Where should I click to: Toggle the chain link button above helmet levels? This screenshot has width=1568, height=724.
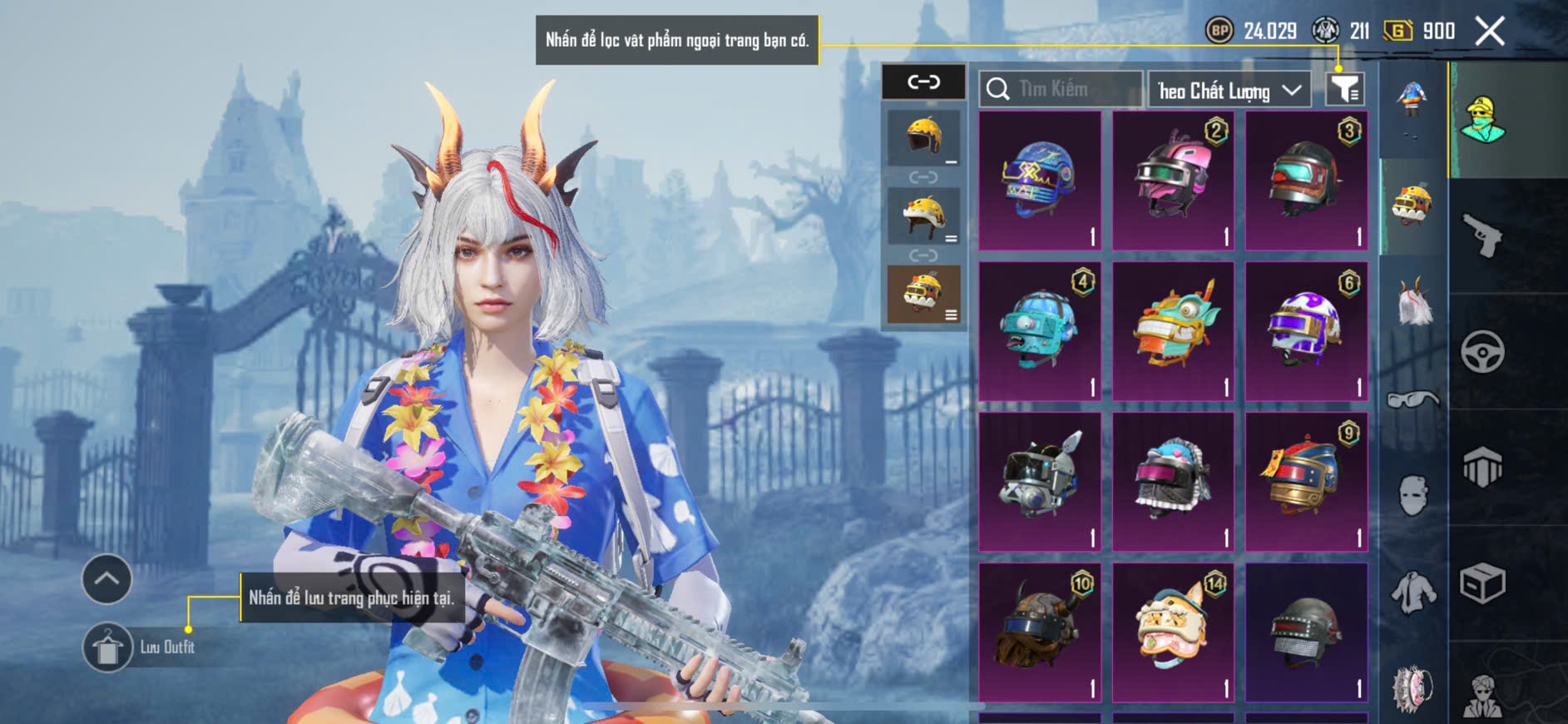(923, 82)
